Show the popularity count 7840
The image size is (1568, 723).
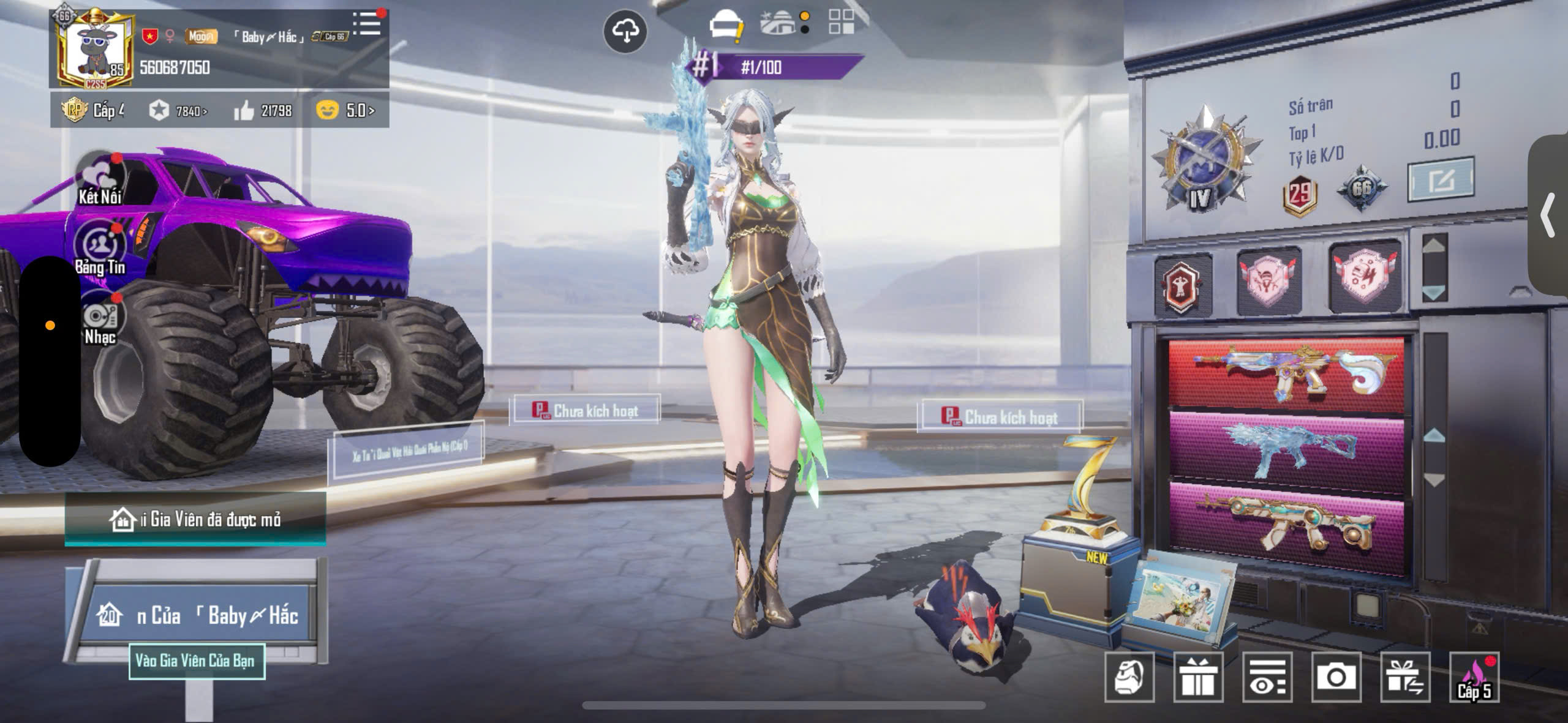click(x=178, y=111)
